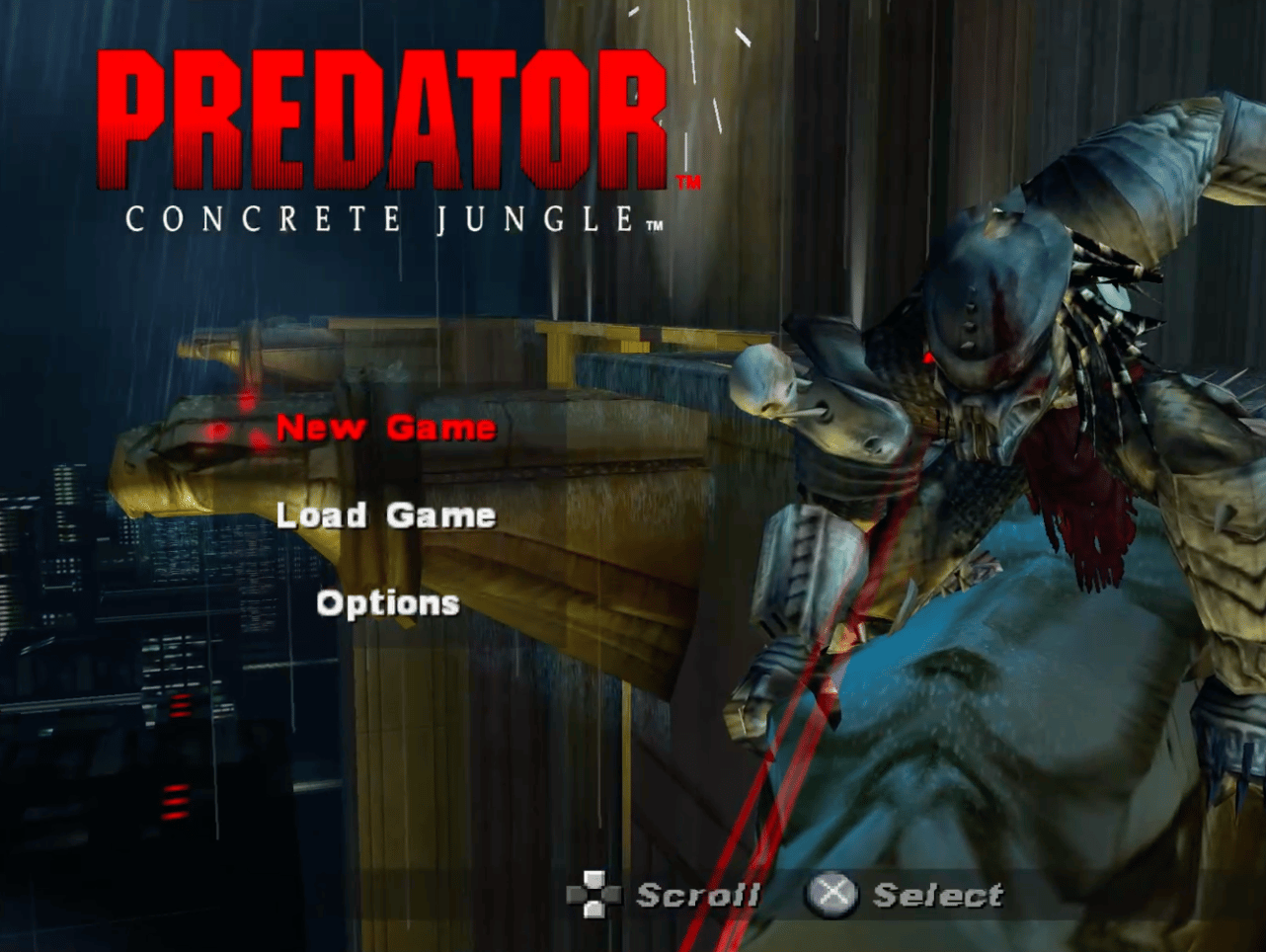
Task: Start a New Game
Action: 385,428
